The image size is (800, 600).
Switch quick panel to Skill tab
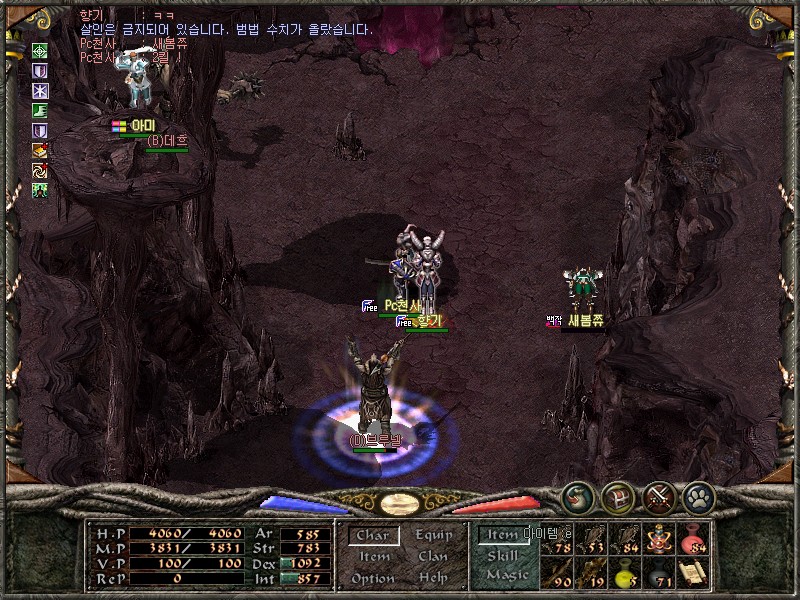(503, 555)
